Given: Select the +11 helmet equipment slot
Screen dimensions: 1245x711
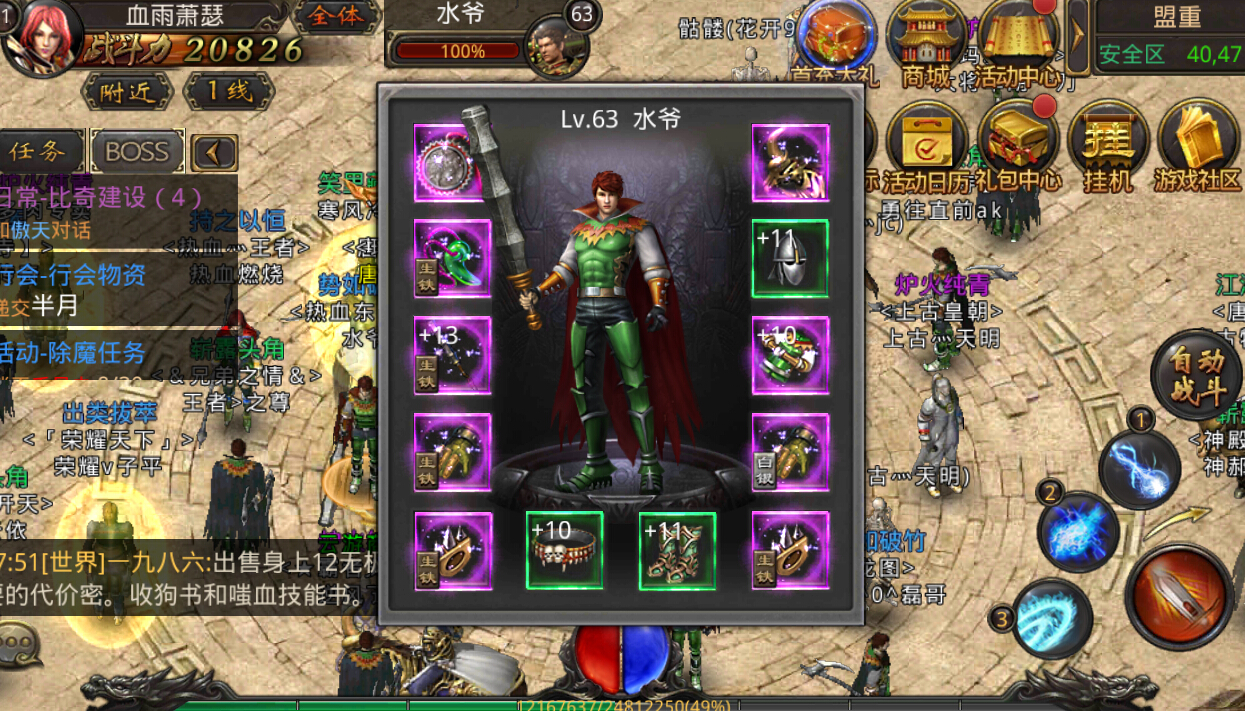Looking at the screenshot, I should pos(790,259).
